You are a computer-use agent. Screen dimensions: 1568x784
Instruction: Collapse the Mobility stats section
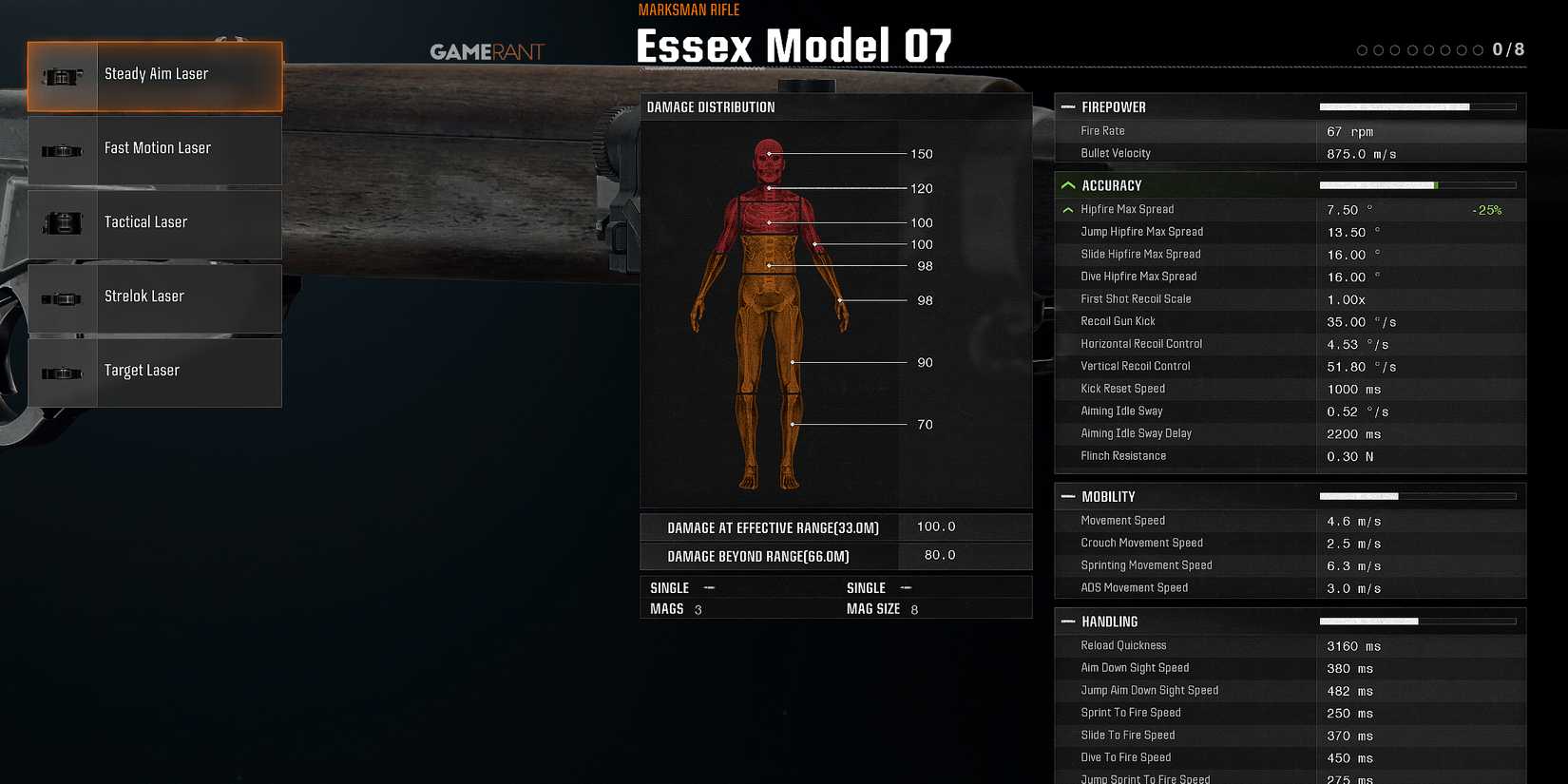(1068, 496)
